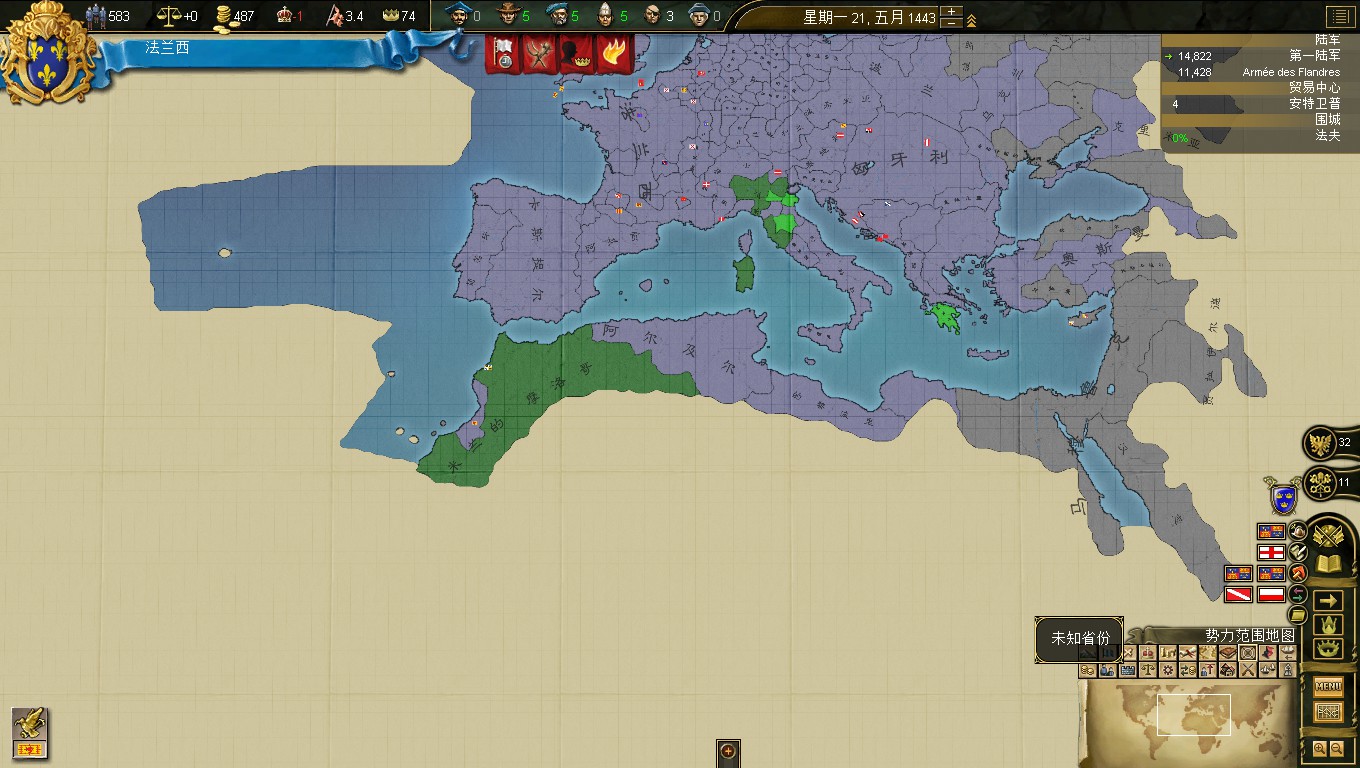This screenshot has height=768, width=1360.
Task: Increase game speed with the plus arrow
Action: pyautogui.click(x=951, y=11)
